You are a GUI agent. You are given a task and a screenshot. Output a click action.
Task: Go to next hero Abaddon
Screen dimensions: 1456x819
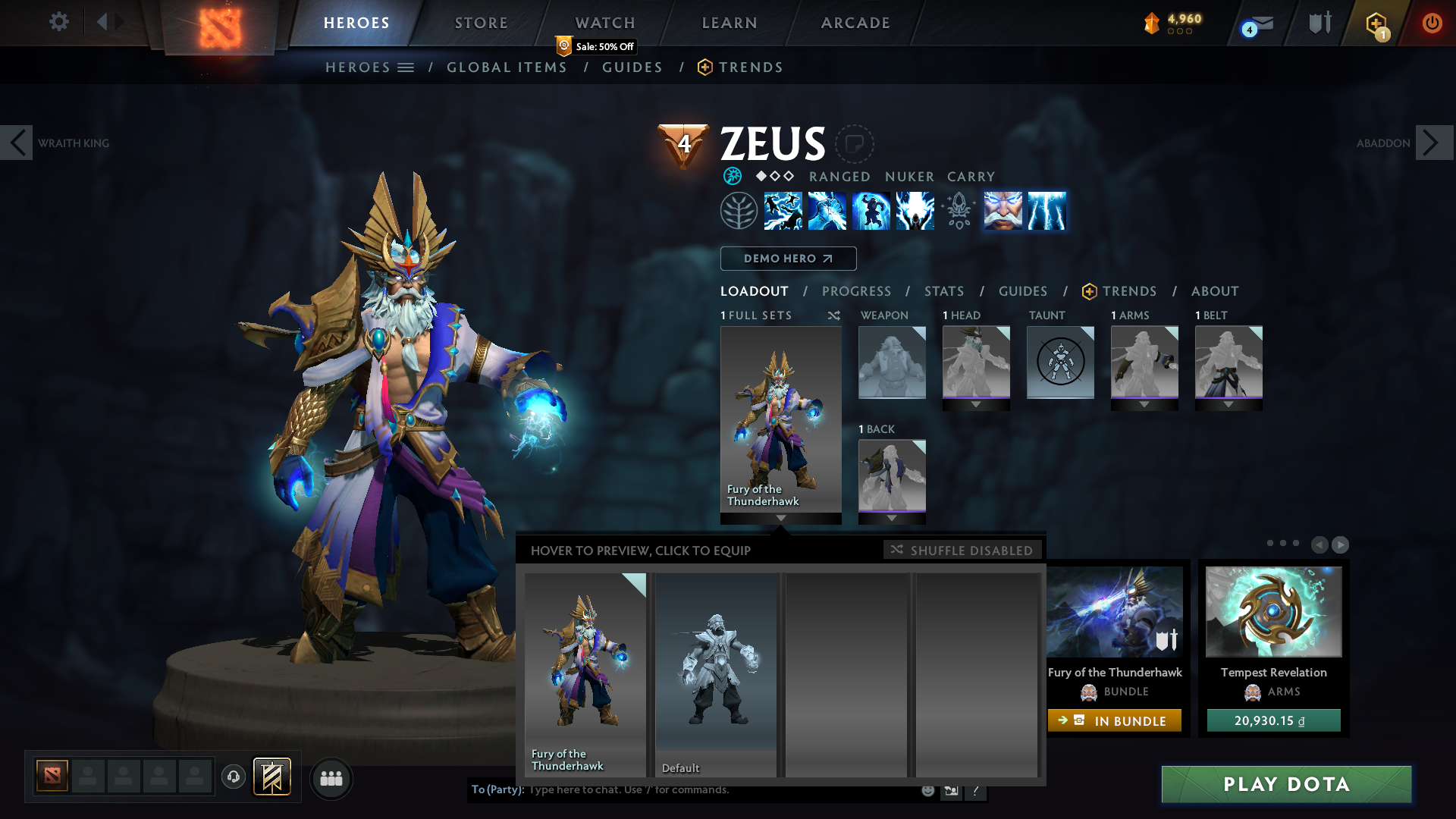click(1434, 143)
